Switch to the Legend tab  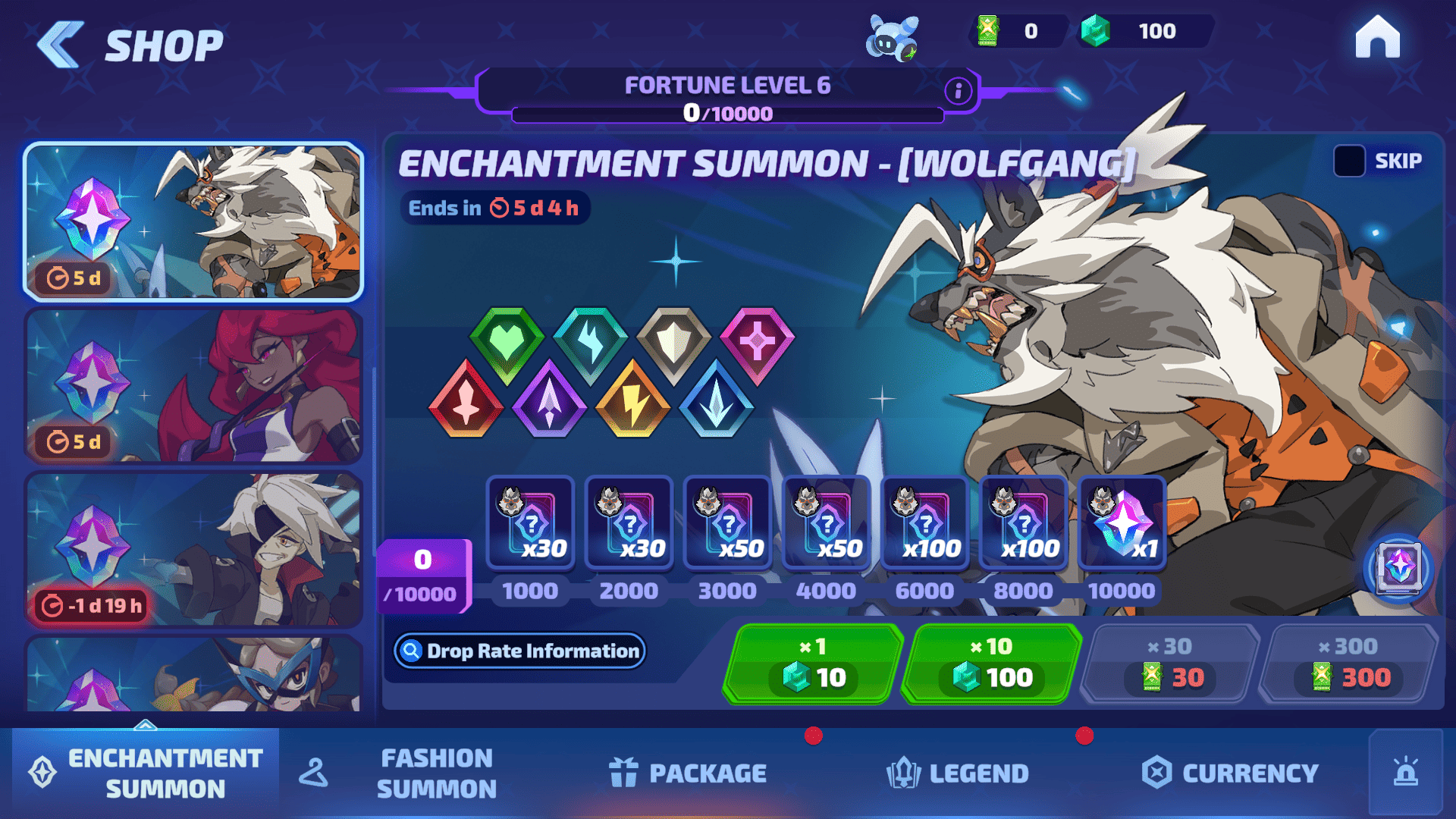click(958, 773)
